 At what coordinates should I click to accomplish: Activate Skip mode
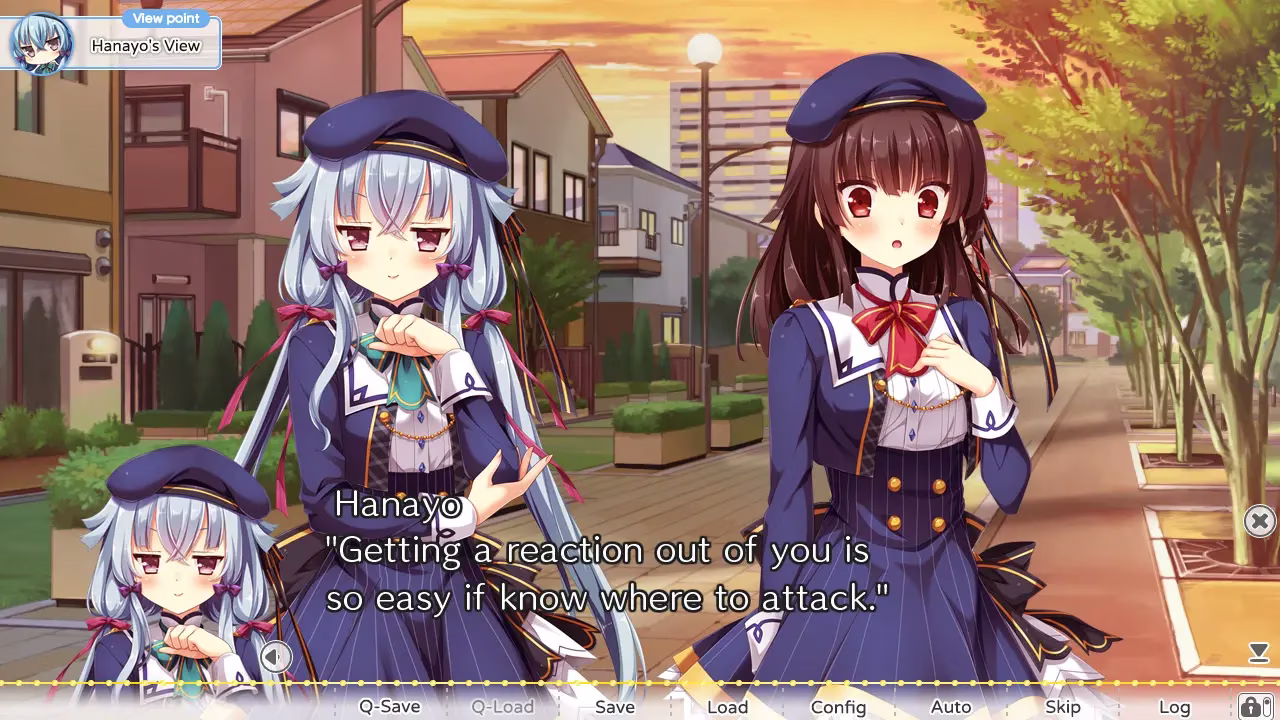tap(1062, 706)
